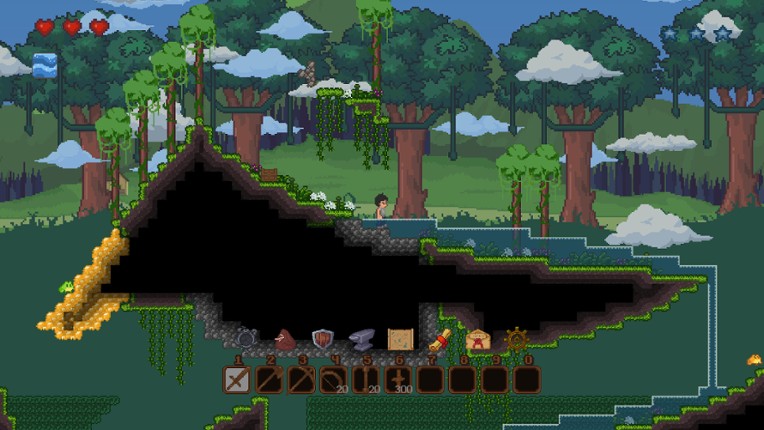Open the anvil crafting icon

[x=361, y=341]
